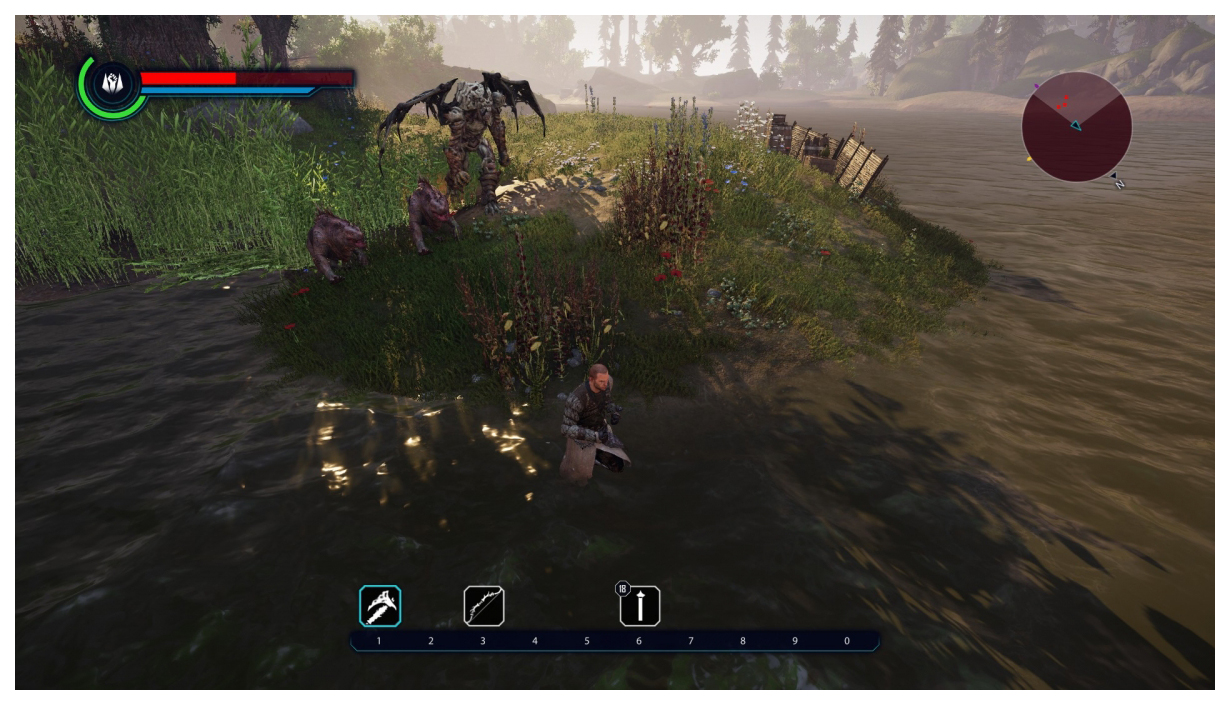Choose the arrow item with count 18
Screen dimensions: 1230x705
coord(640,606)
